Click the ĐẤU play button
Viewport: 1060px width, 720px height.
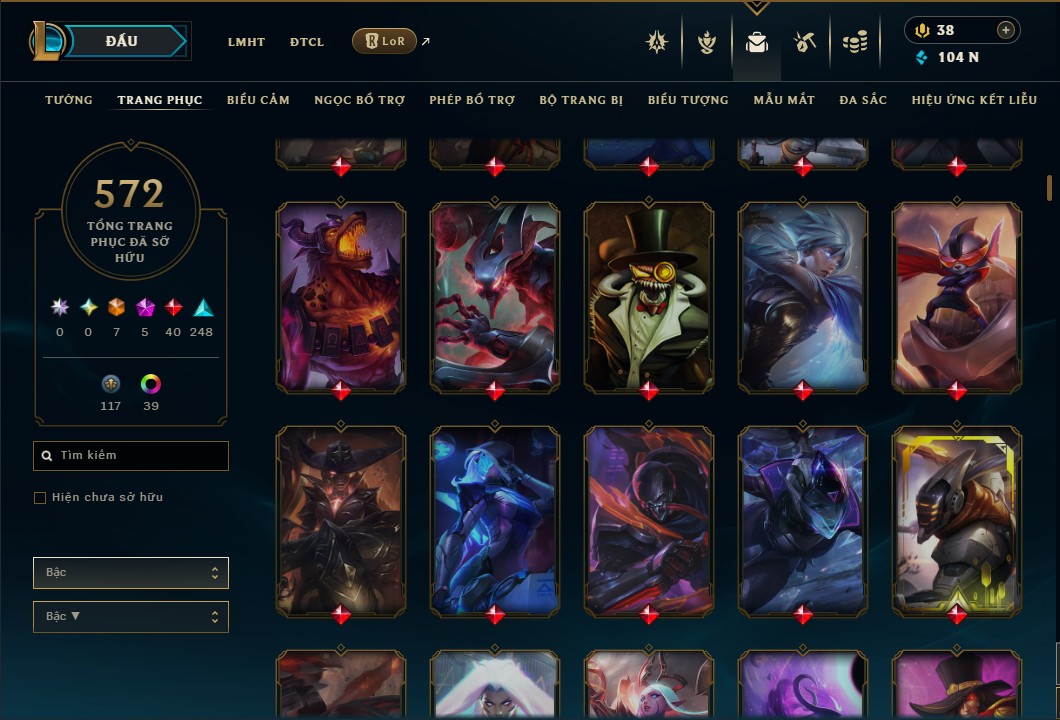[x=122, y=41]
